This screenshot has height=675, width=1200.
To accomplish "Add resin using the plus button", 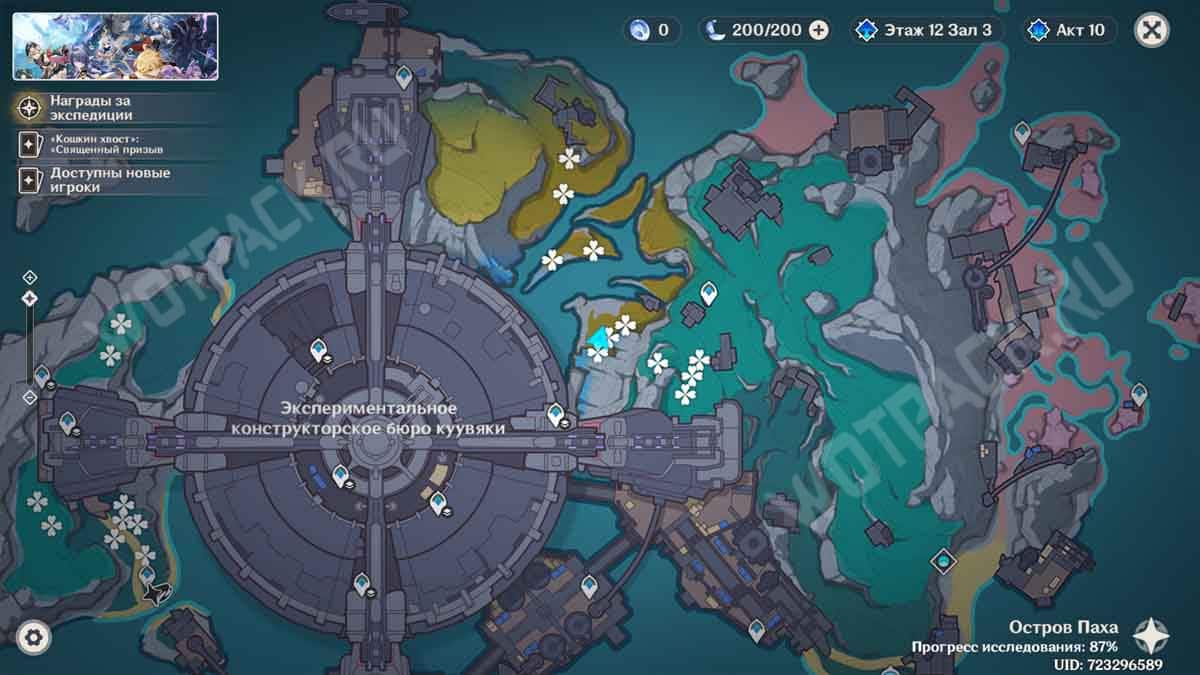I will point(819,30).
